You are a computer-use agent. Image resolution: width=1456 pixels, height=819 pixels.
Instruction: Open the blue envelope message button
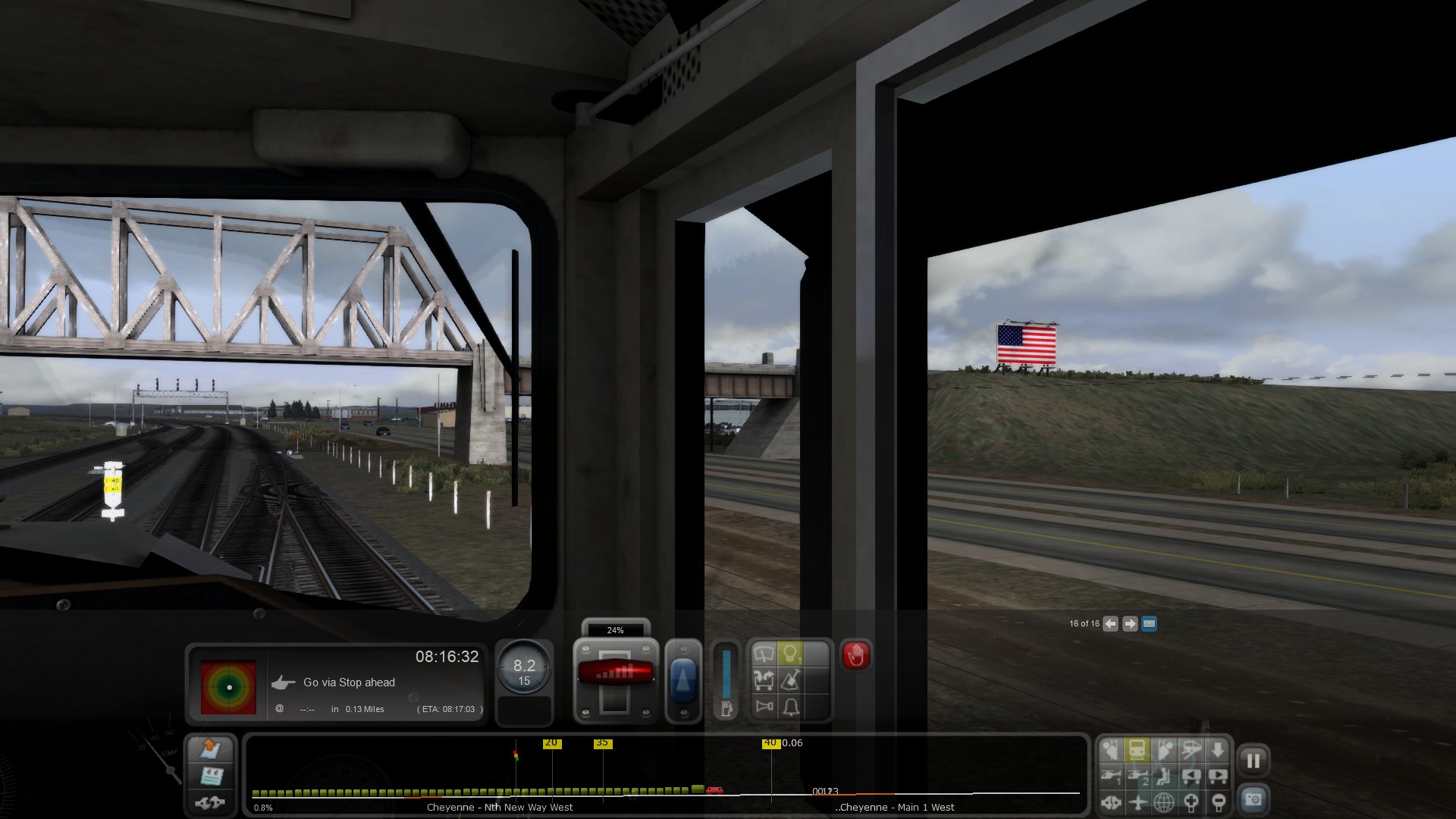point(1149,624)
